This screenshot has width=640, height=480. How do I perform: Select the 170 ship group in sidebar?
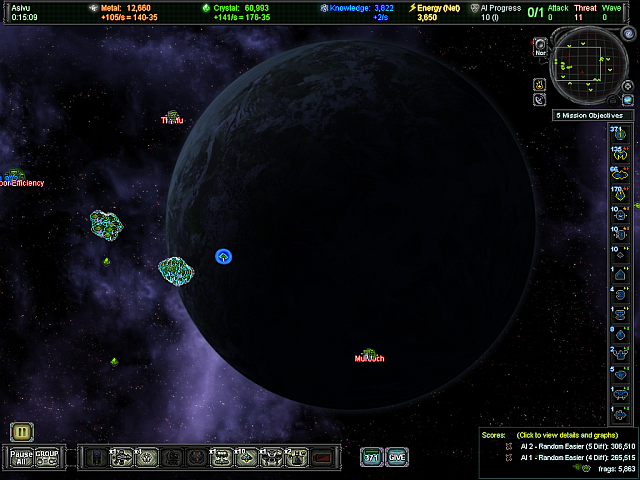coord(618,193)
